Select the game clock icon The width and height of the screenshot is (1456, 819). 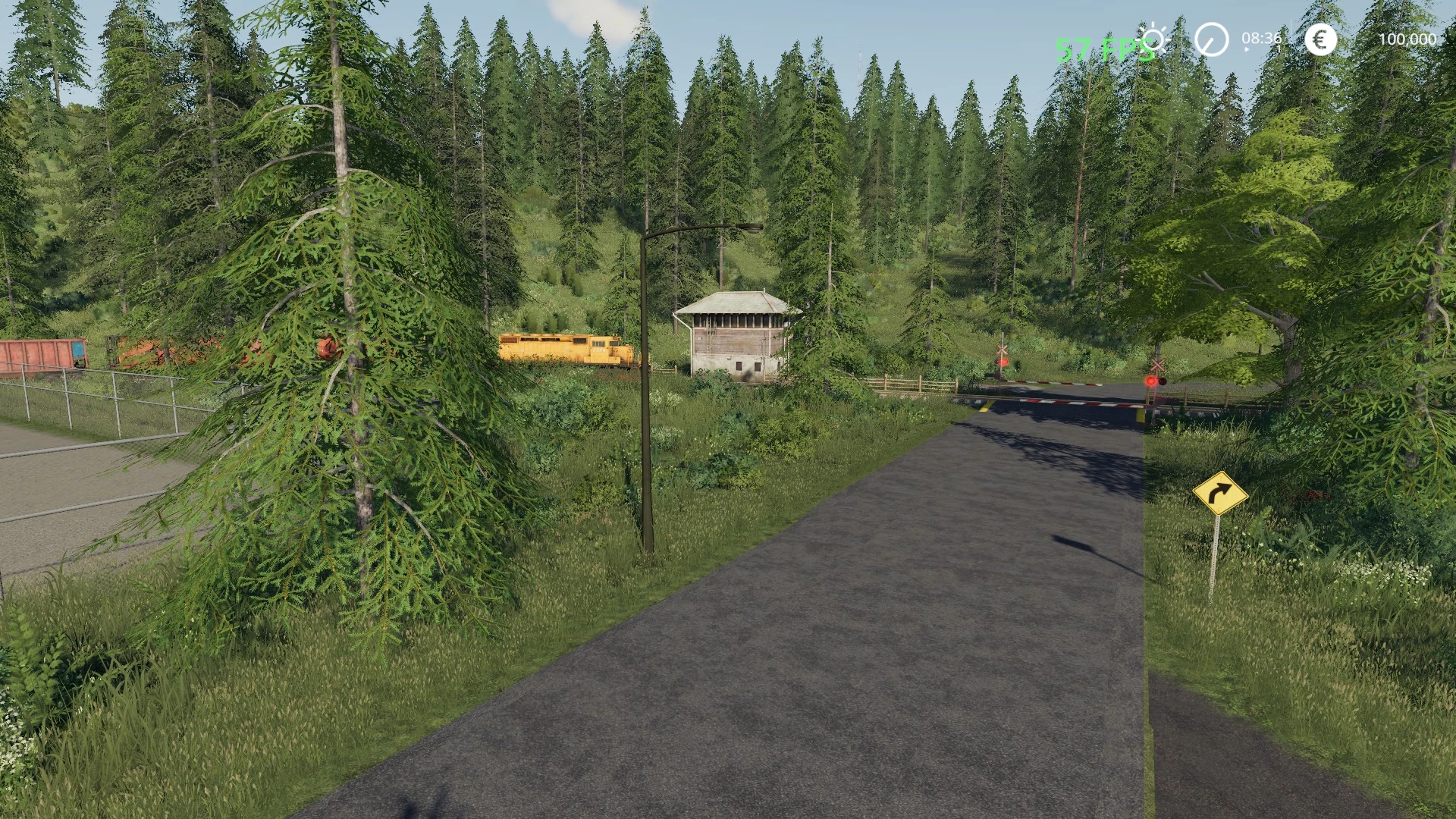(1211, 39)
